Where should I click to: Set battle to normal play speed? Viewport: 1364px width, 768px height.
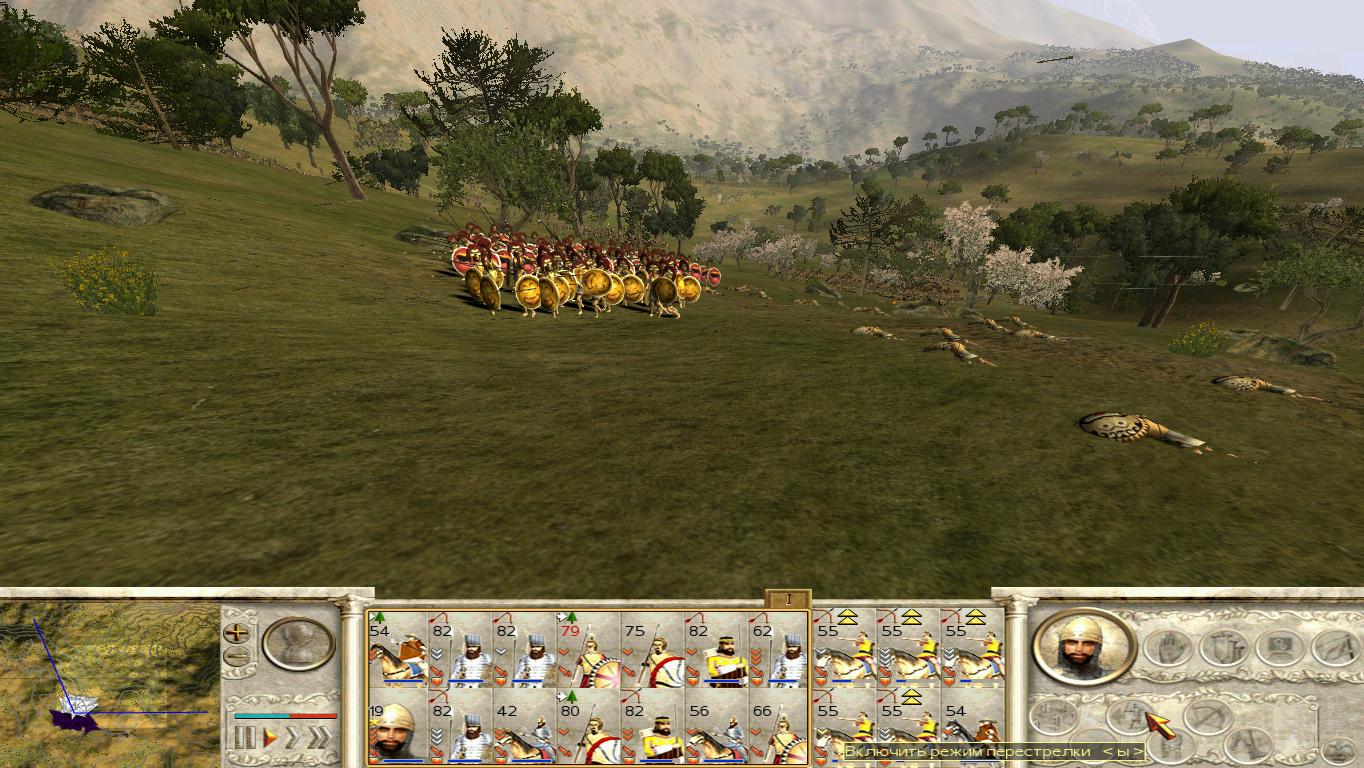[269, 738]
